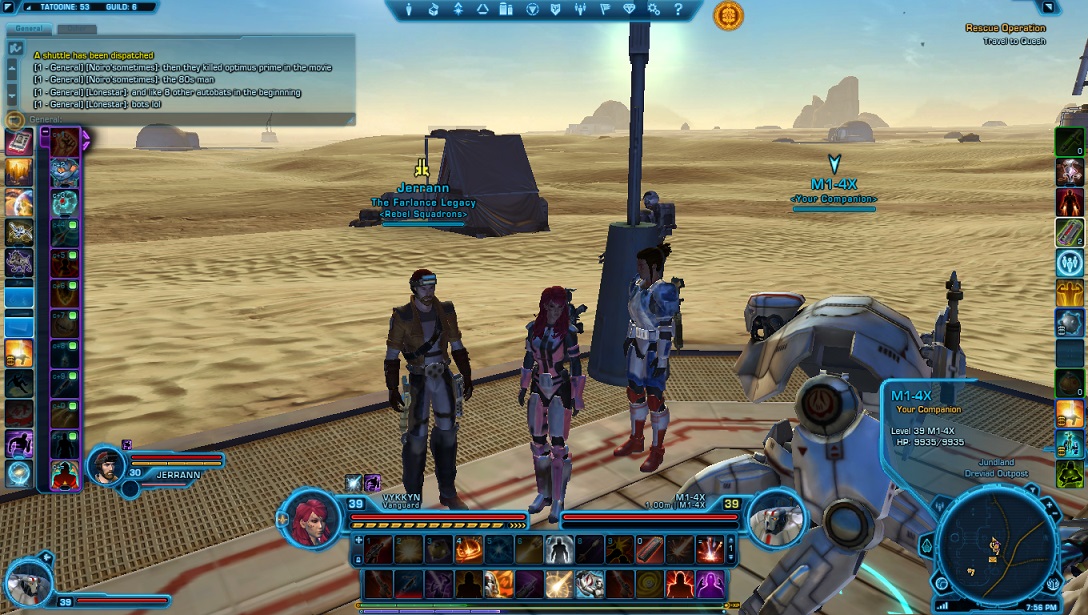Use the red explosion burst ability in the top hotbar row
Image resolution: width=1088 pixels, height=615 pixels.
(x=709, y=548)
